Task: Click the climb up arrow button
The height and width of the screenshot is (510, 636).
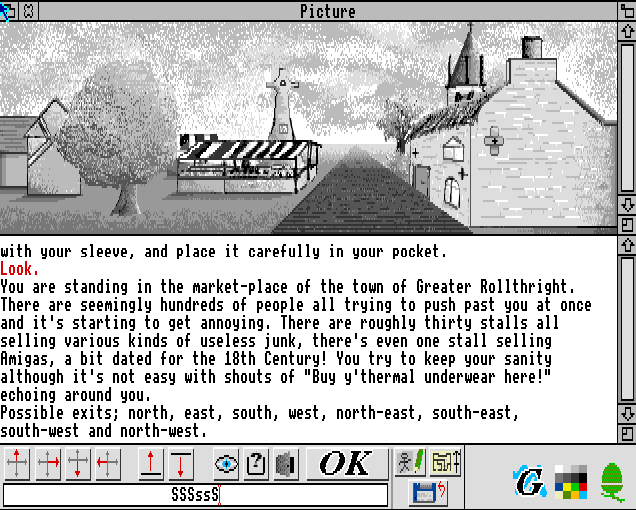Action: point(150,464)
